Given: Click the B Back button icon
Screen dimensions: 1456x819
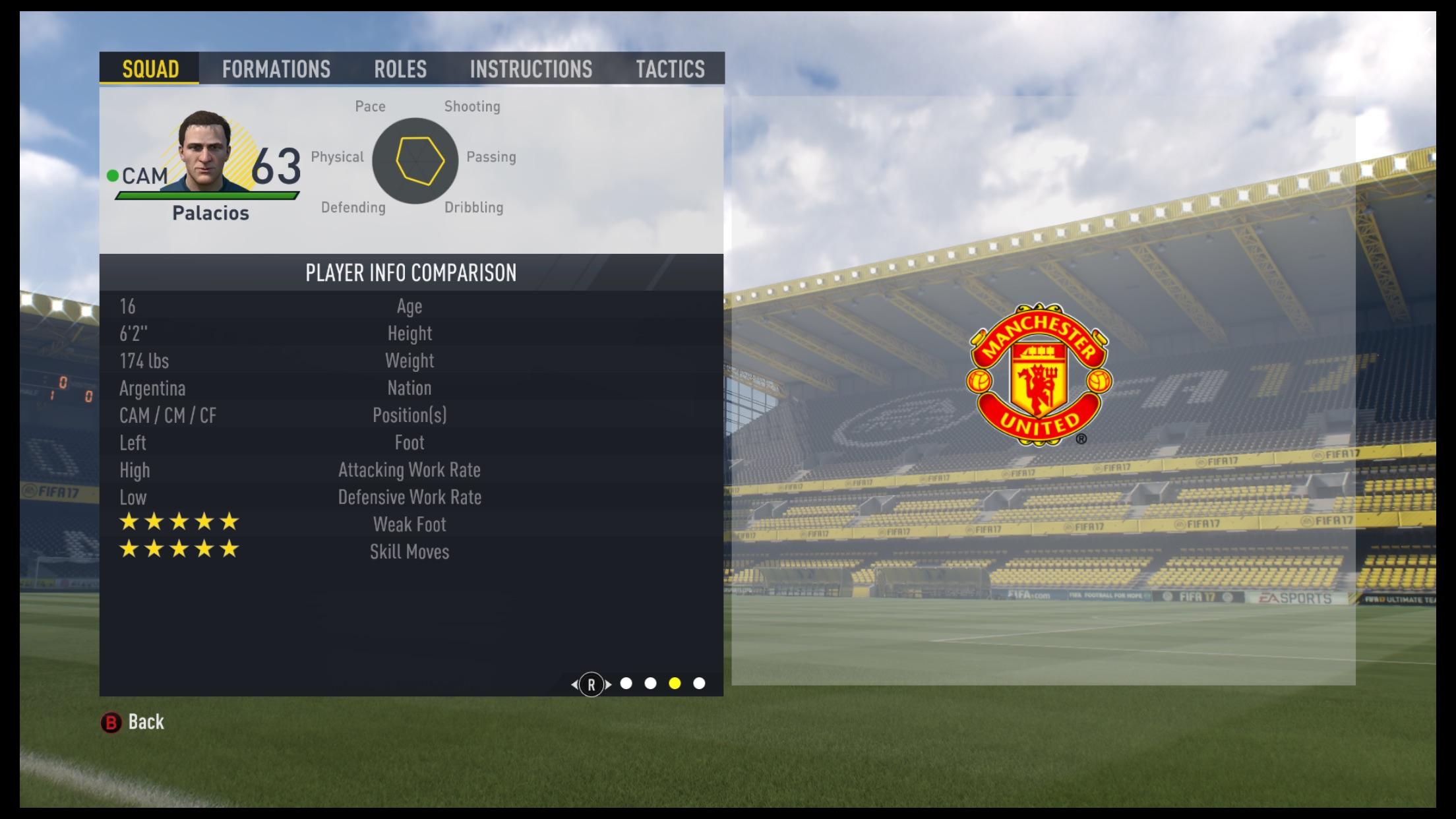Looking at the screenshot, I should pos(112,722).
